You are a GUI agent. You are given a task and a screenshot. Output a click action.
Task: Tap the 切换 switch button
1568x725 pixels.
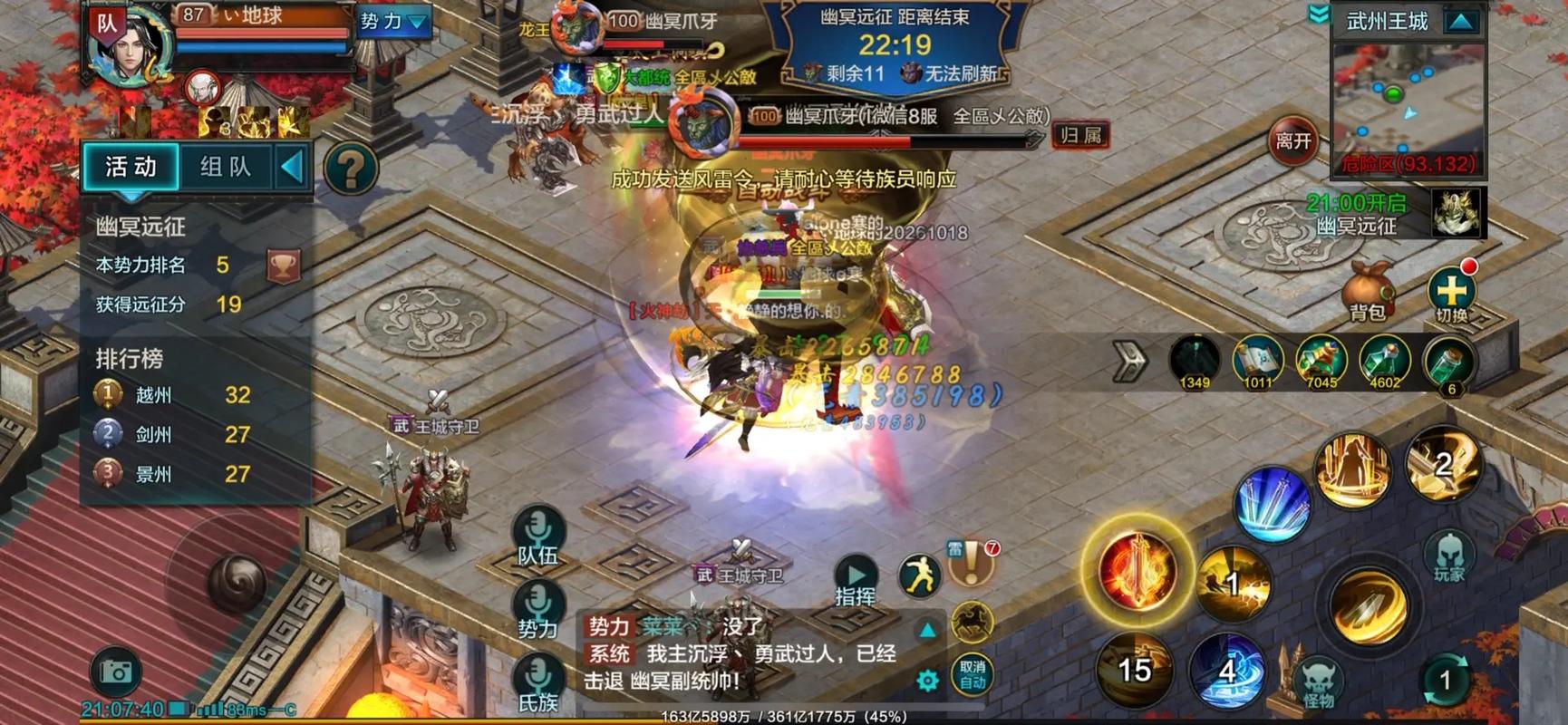(x=1451, y=295)
